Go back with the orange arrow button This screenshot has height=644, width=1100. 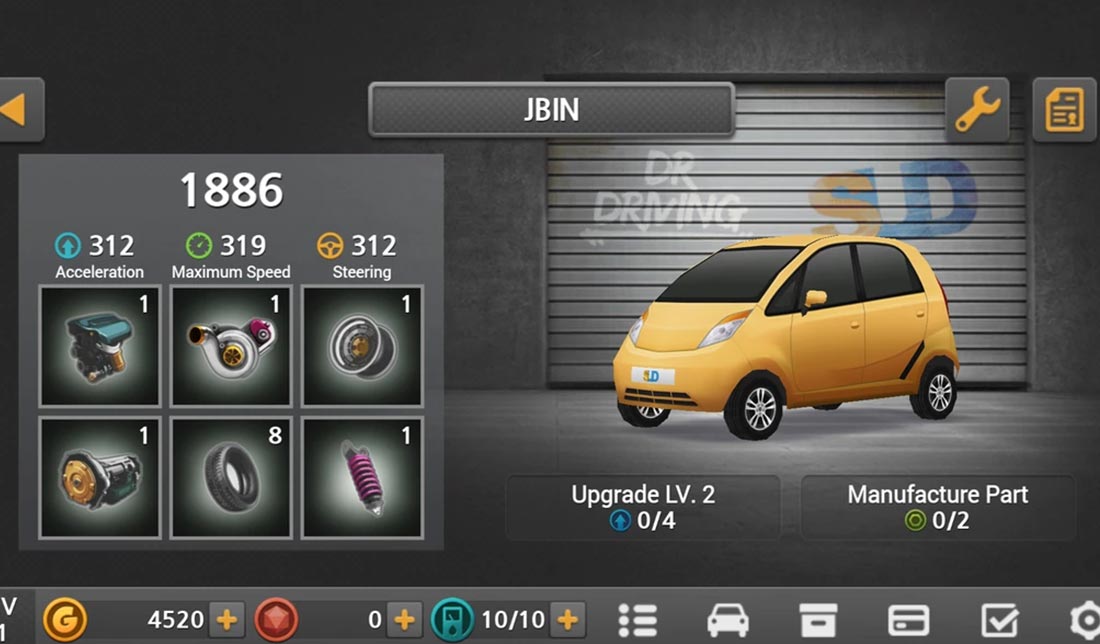[17, 109]
